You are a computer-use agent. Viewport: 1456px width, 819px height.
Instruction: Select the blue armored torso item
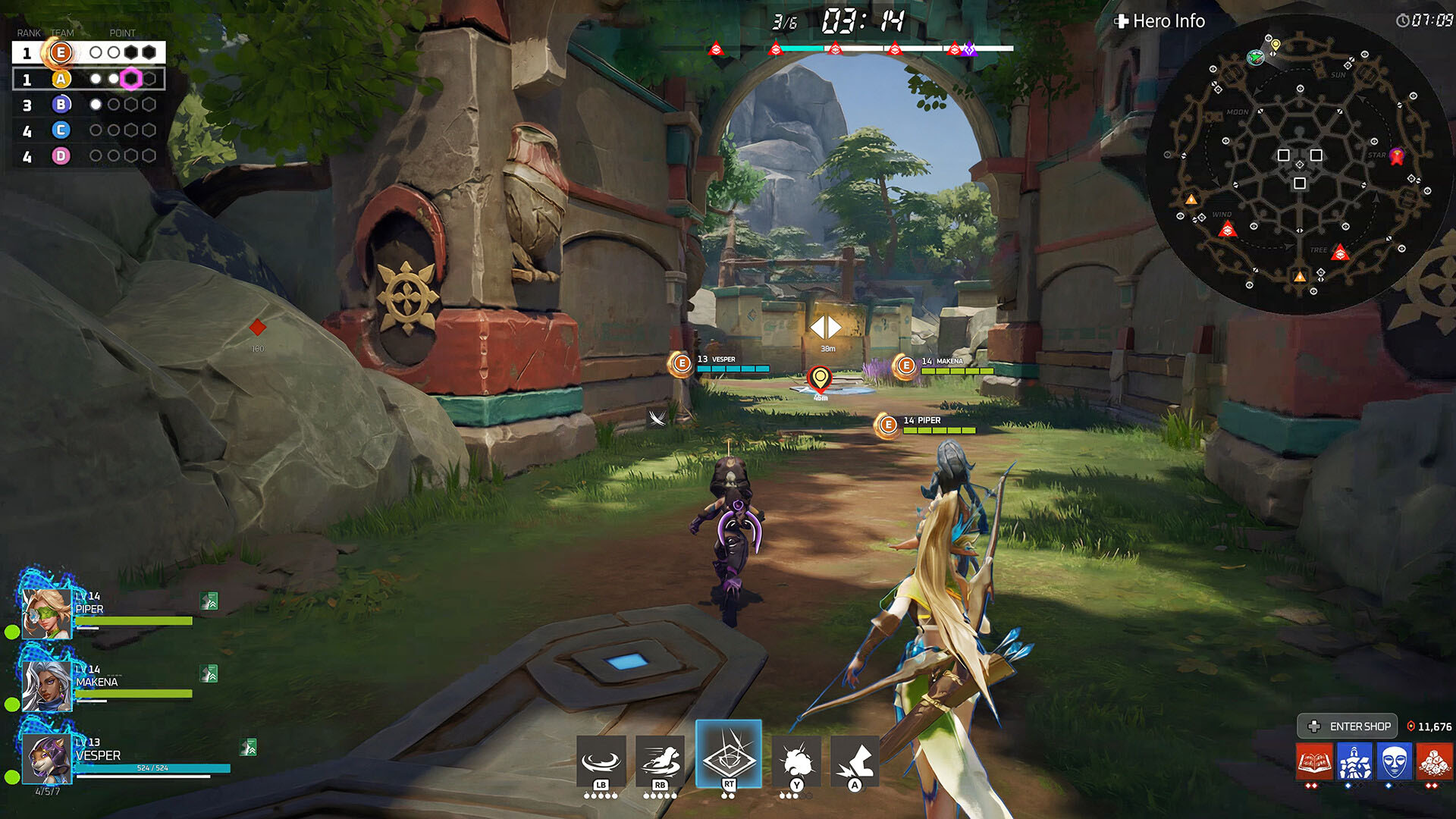click(x=1354, y=761)
